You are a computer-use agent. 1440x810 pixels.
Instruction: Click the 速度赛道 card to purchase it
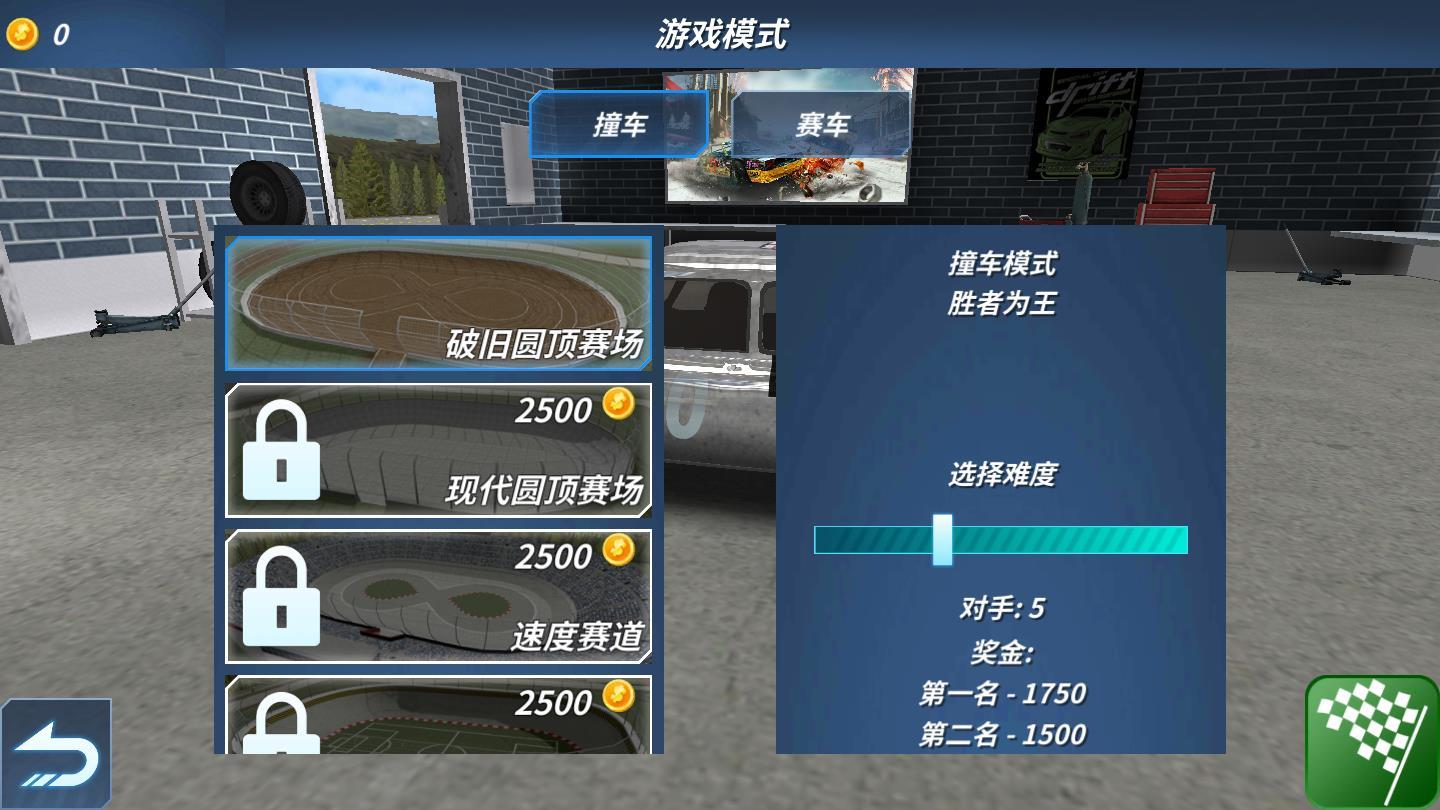[x=440, y=596]
